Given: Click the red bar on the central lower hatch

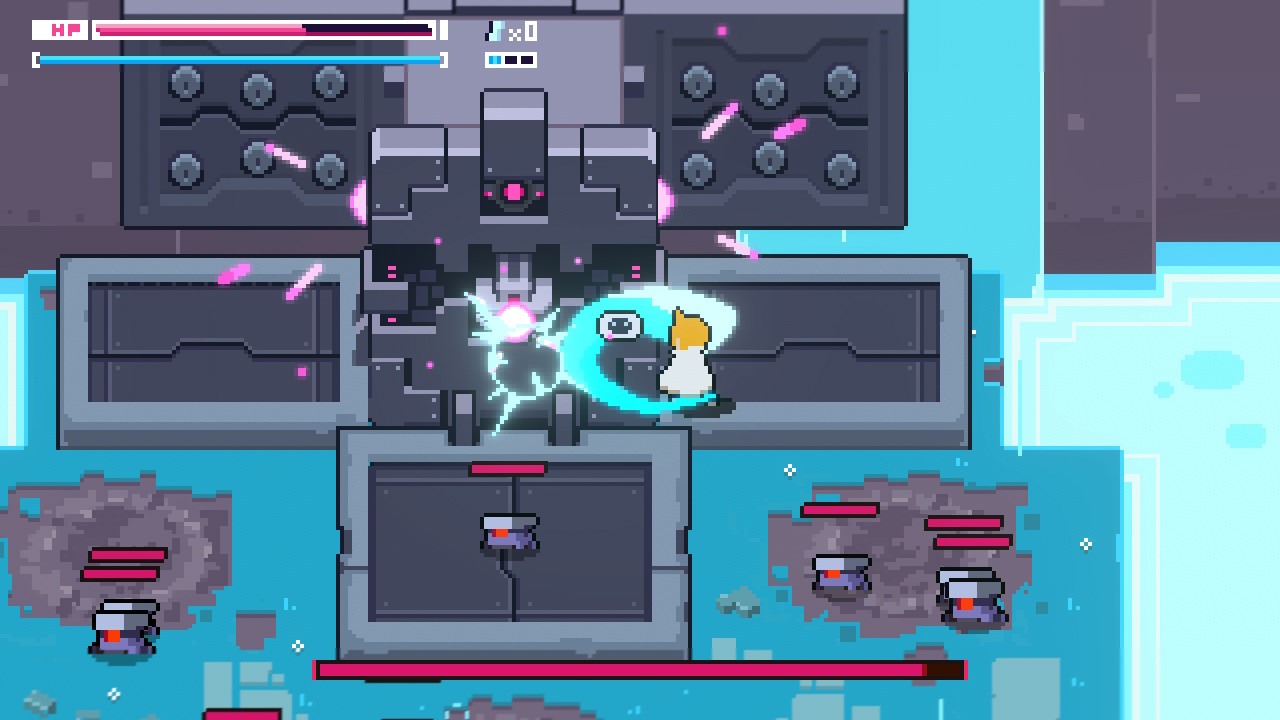Looking at the screenshot, I should (x=506, y=466).
